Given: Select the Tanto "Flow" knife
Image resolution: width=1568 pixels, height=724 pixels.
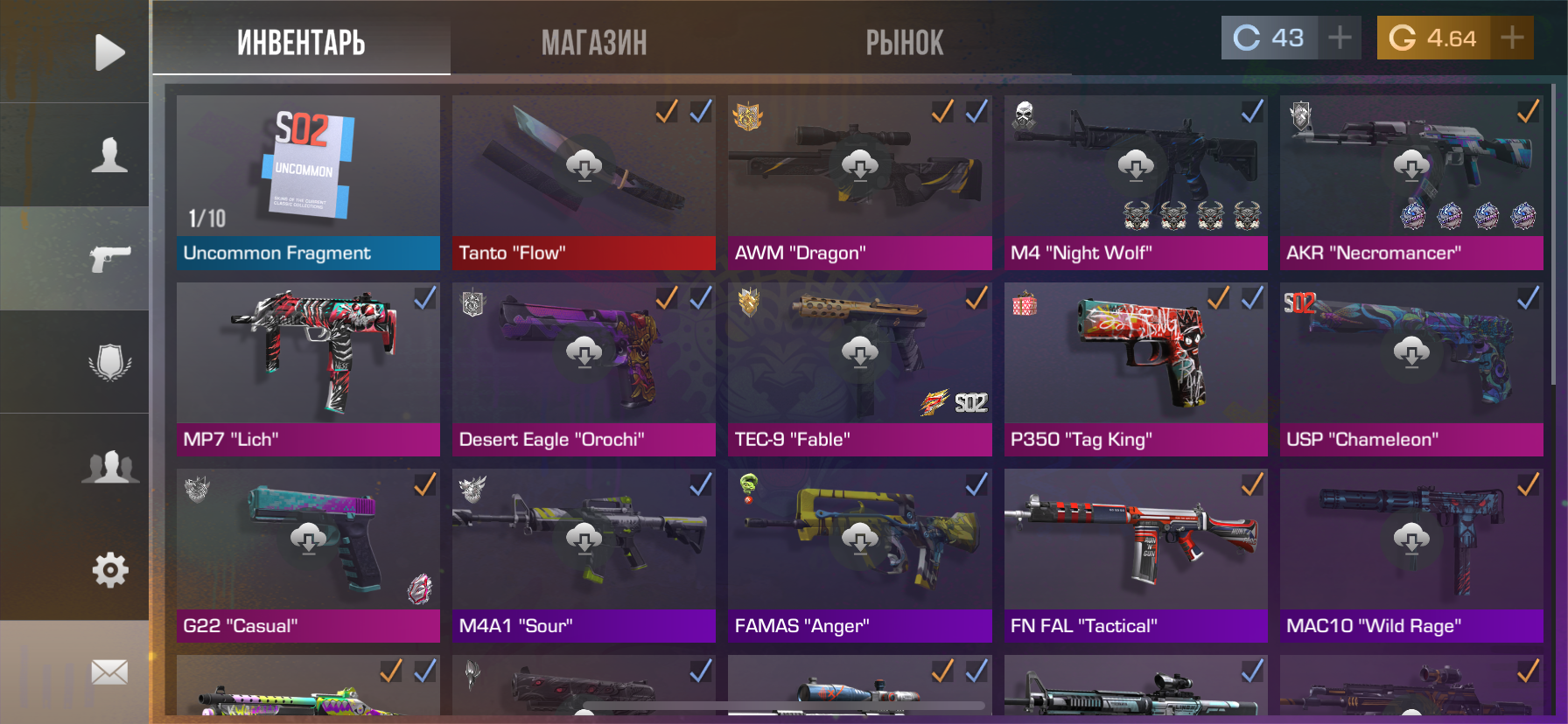Looking at the screenshot, I should pyautogui.click(x=584, y=182).
